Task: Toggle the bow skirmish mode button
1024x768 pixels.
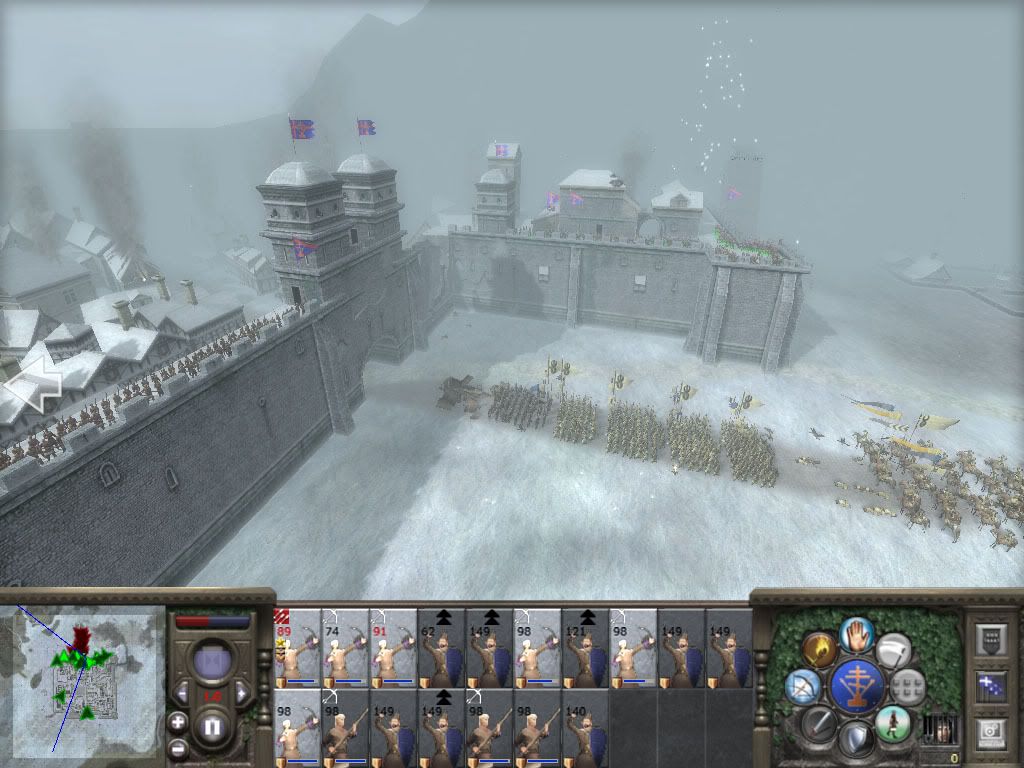Action: pyautogui.click(x=802, y=686)
